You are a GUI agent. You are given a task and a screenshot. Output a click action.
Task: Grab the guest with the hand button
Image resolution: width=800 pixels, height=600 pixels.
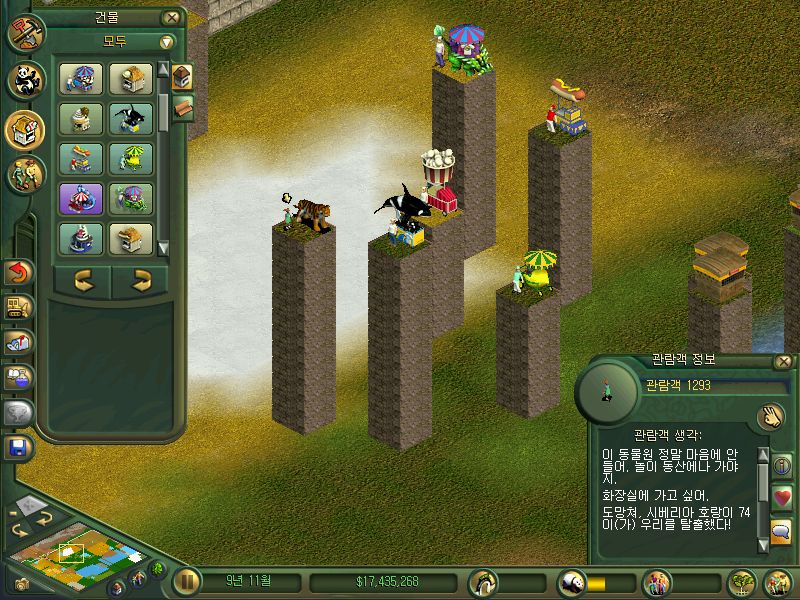click(769, 416)
